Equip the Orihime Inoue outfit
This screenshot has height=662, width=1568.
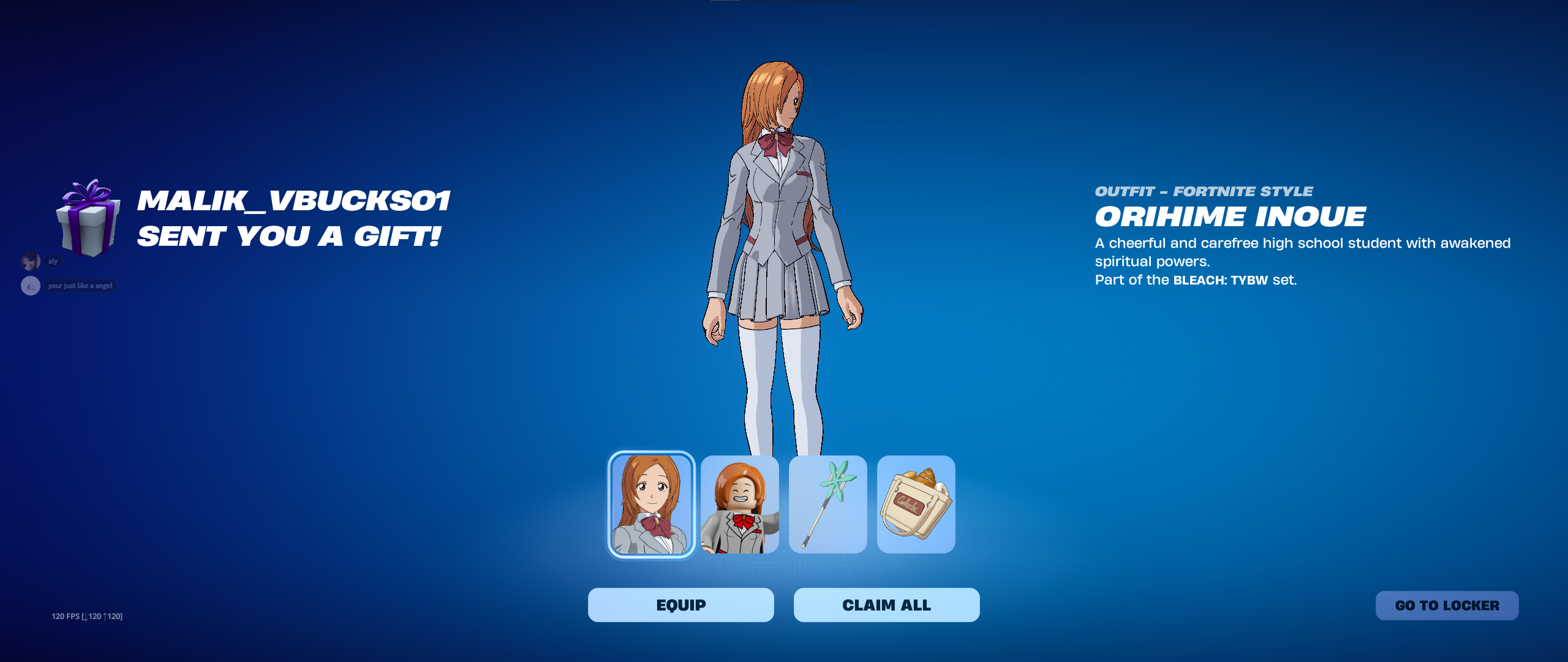[x=680, y=605]
